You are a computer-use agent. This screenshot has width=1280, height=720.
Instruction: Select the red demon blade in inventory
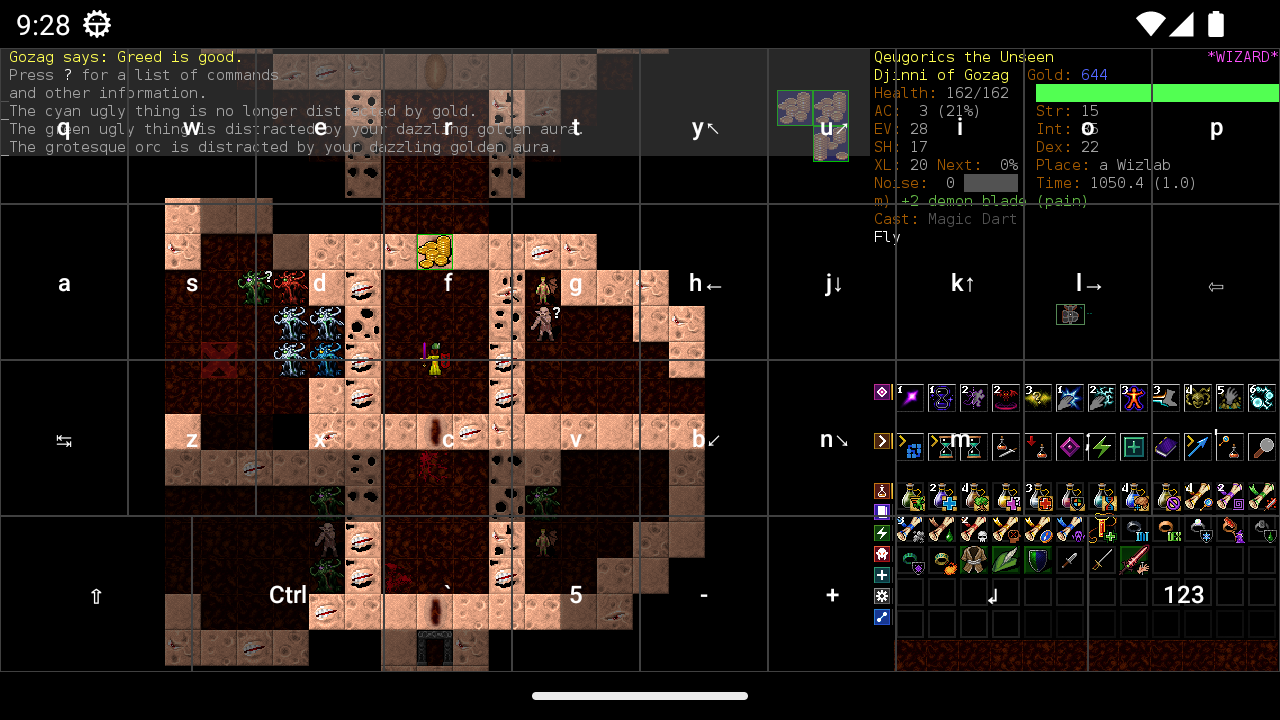coord(1134,561)
